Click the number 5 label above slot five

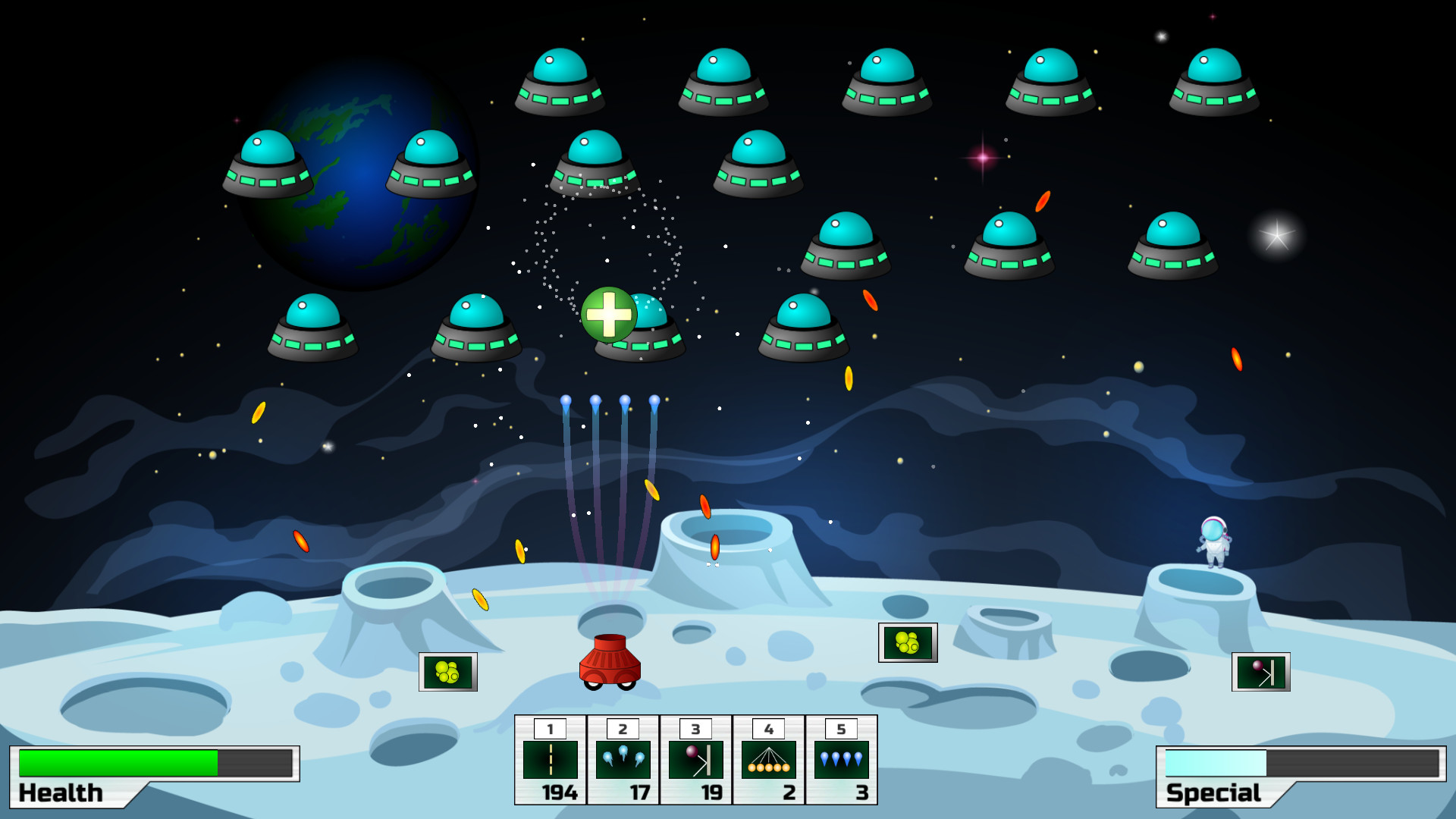[840, 729]
